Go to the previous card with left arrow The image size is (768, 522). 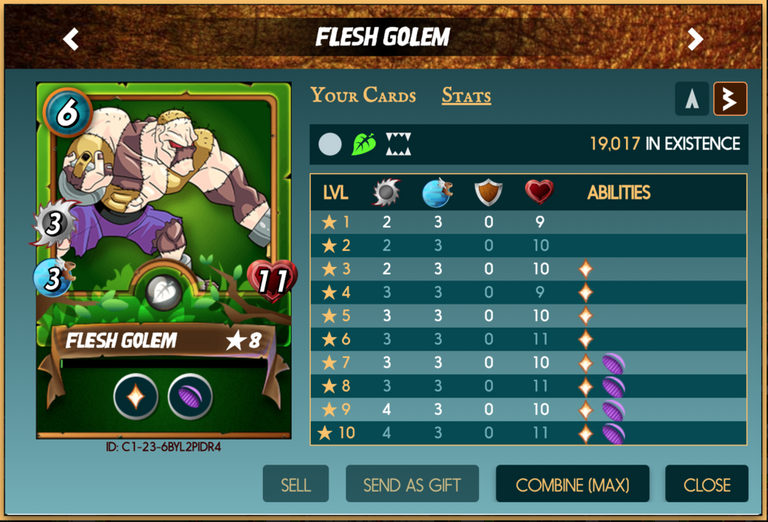click(x=71, y=39)
